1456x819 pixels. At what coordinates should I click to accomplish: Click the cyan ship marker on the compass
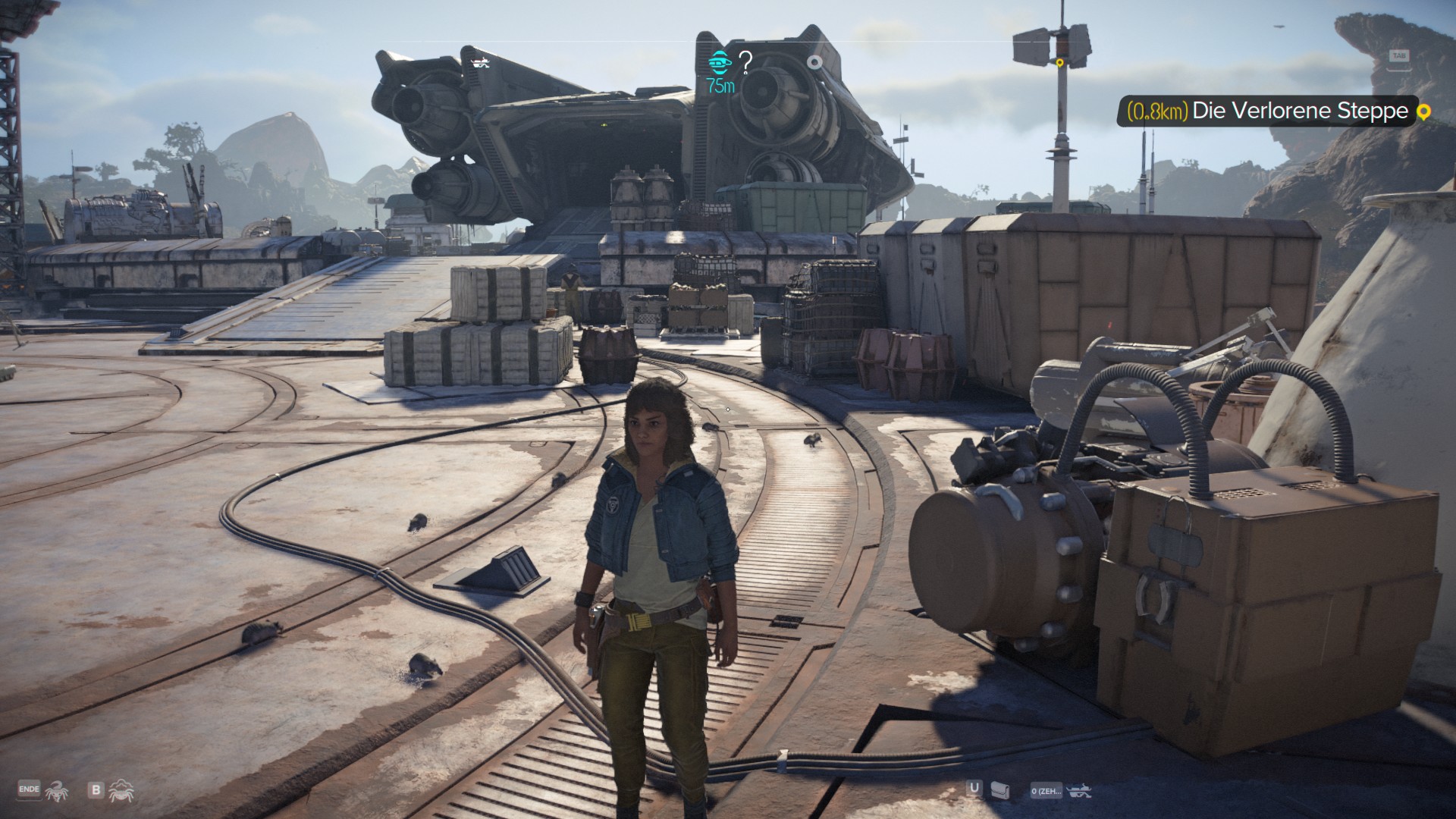point(719,61)
